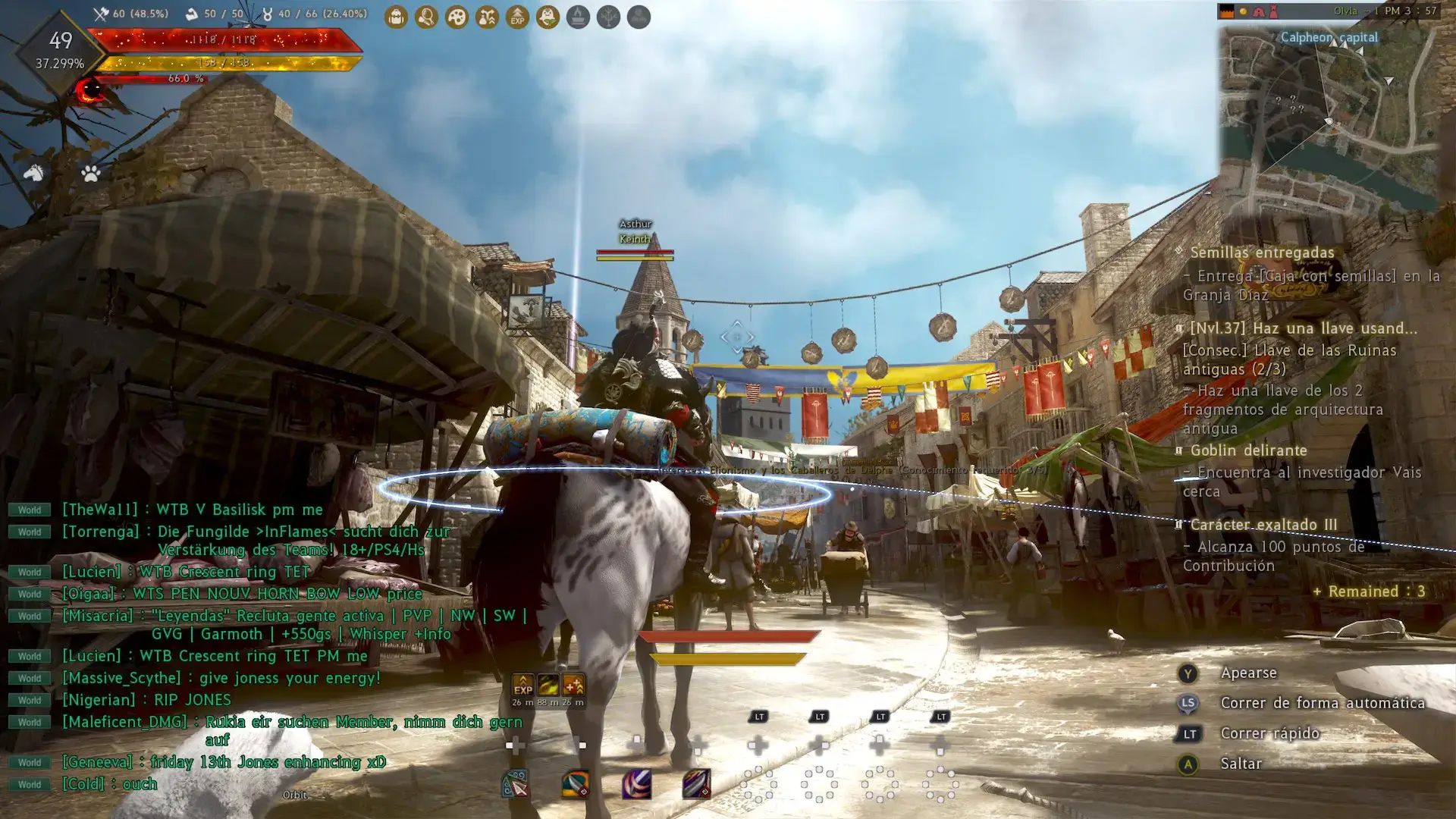Open the Calpheon capital minimap

click(1329, 106)
